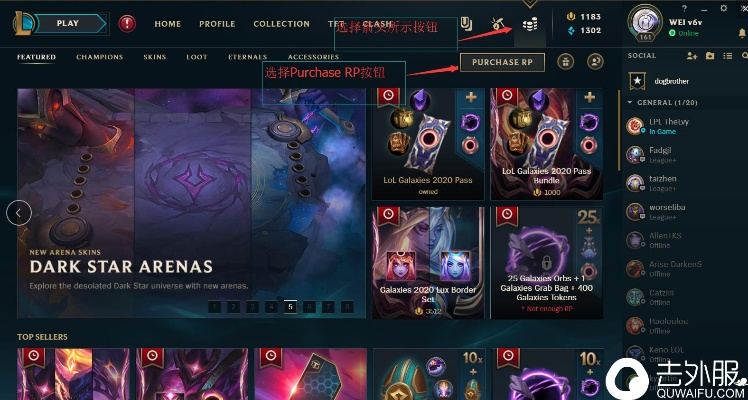This screenshot has width=748, height=400.
Task: Go to the PROFILE page
Action: (x=217, y=24)
